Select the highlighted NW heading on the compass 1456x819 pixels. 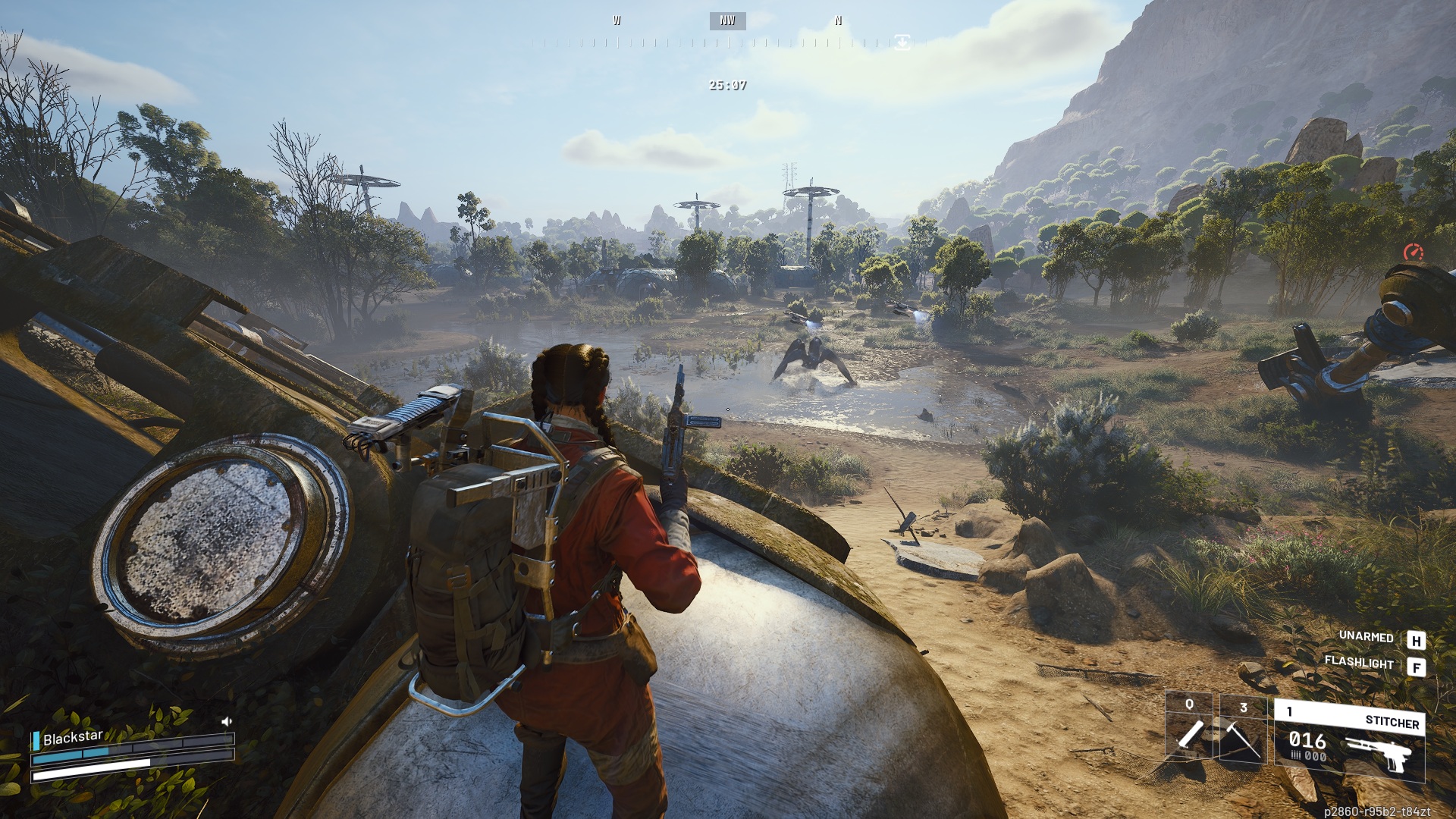click(x=726, y=20)
